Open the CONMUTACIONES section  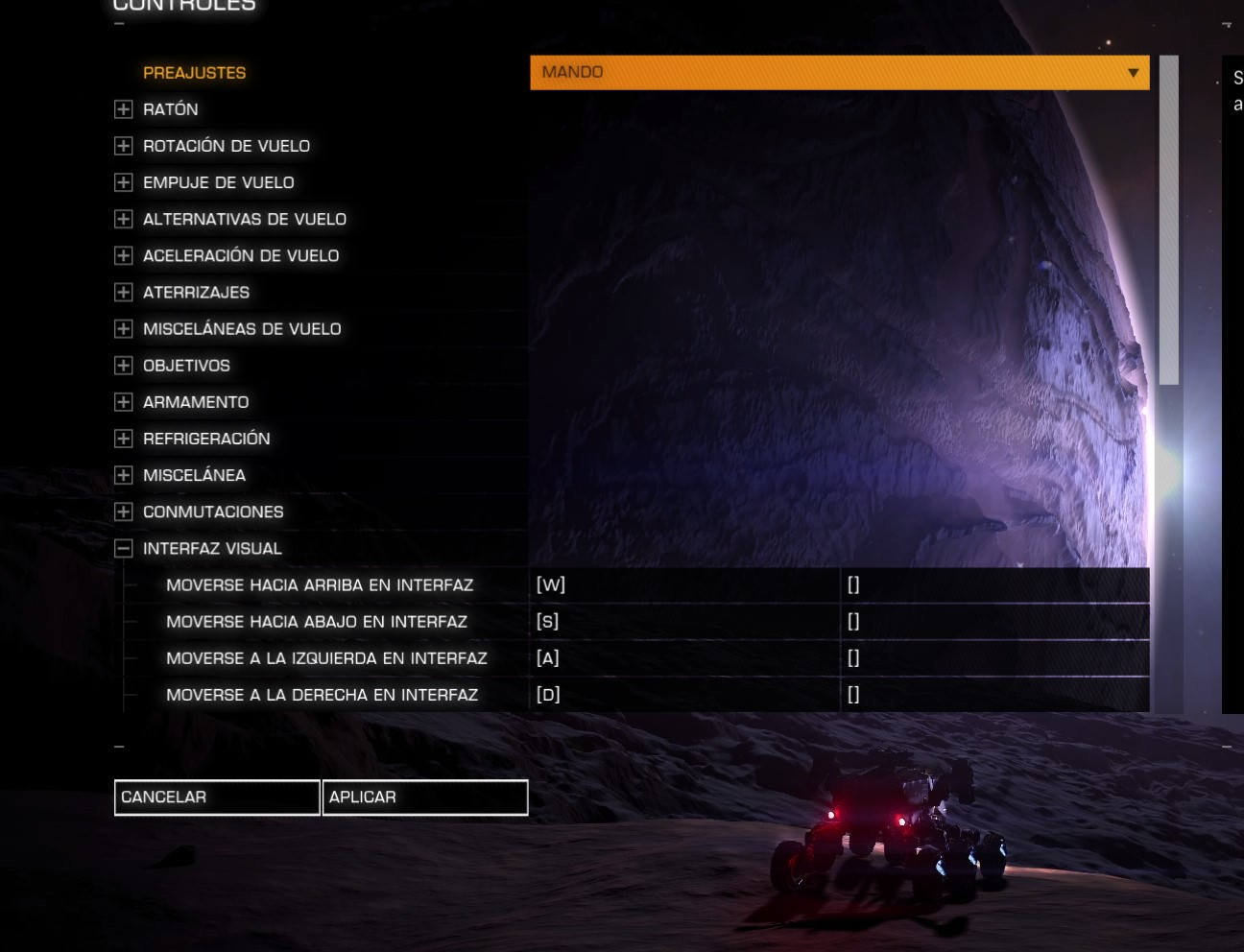[123, 512]
